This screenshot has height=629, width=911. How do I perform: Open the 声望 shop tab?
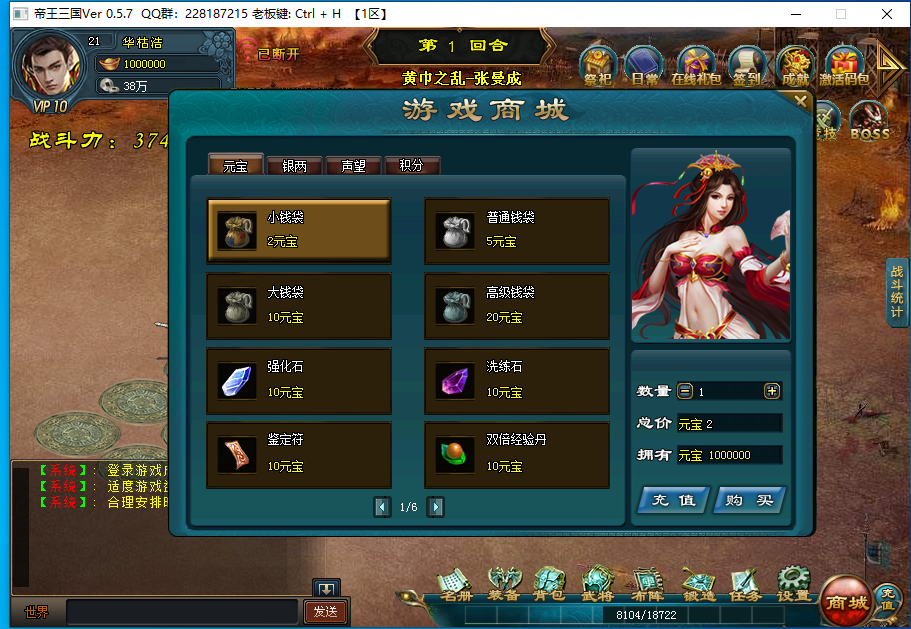pos(353,166)
